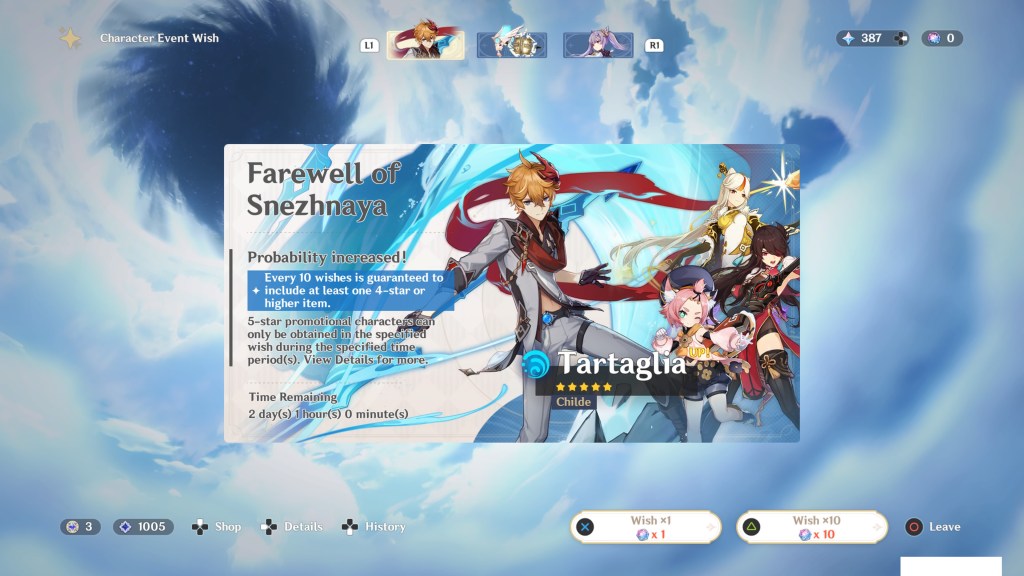
Task: Select the Tartaglia character banner tab
Action: [425, 45]
